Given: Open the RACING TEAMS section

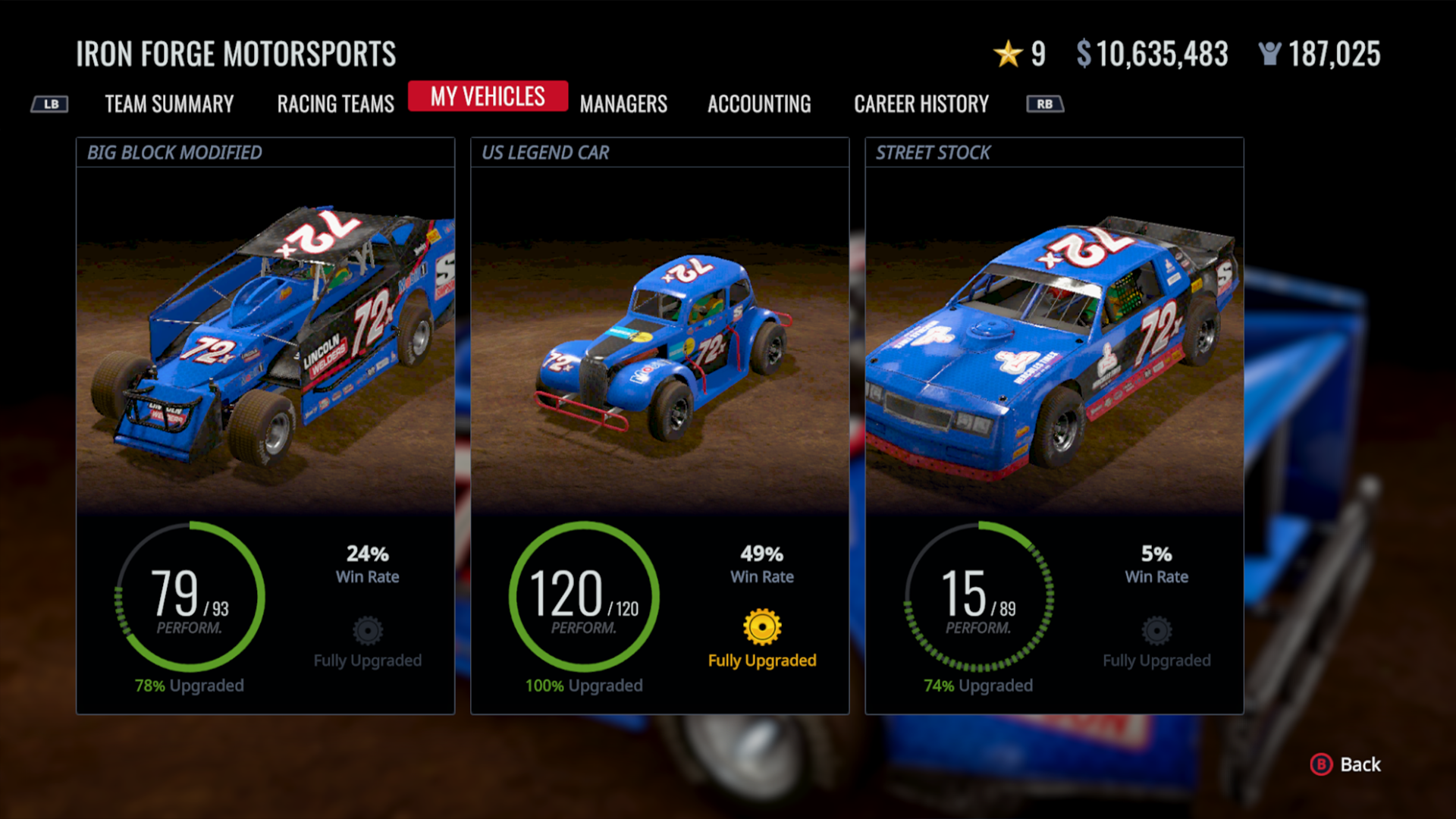Looking at the screenshot, I should (x=334, y=104).
